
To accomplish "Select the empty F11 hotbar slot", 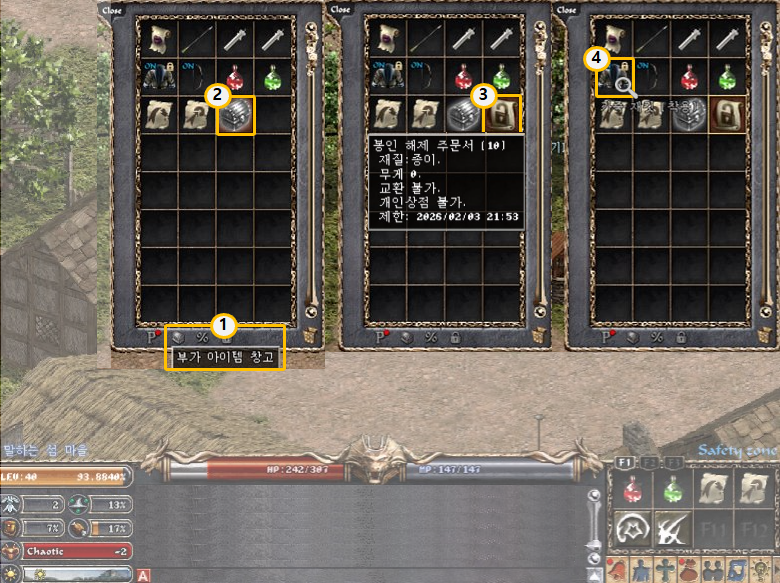I will tap(712, 529).
